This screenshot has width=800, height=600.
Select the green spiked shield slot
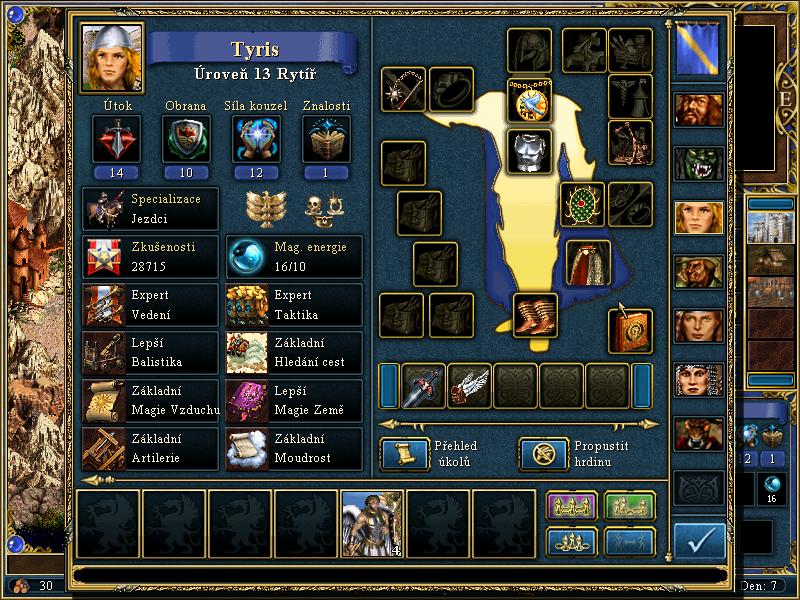(581, 205)
